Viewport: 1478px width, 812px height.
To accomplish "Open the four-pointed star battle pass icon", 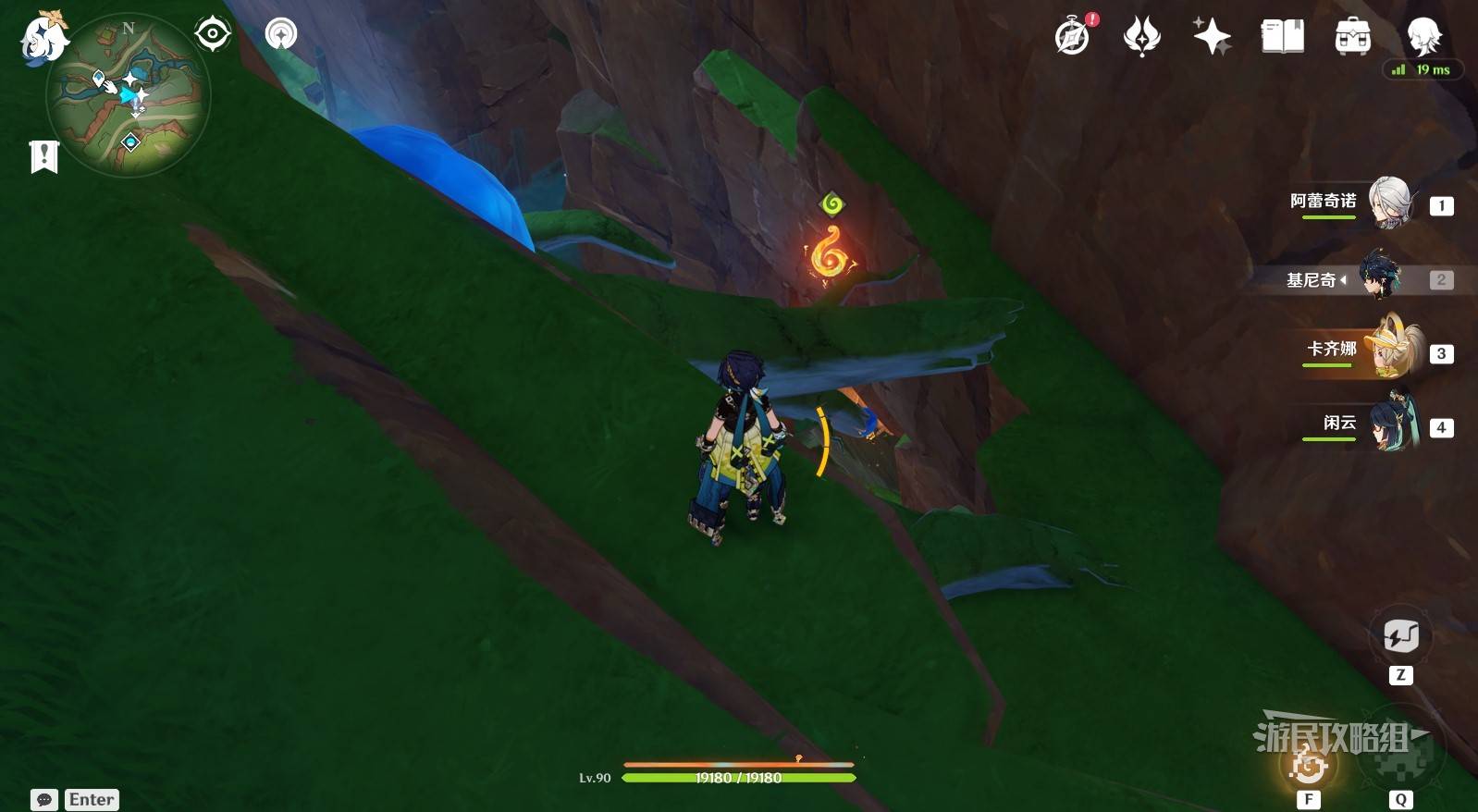I will coord(1212,37).
